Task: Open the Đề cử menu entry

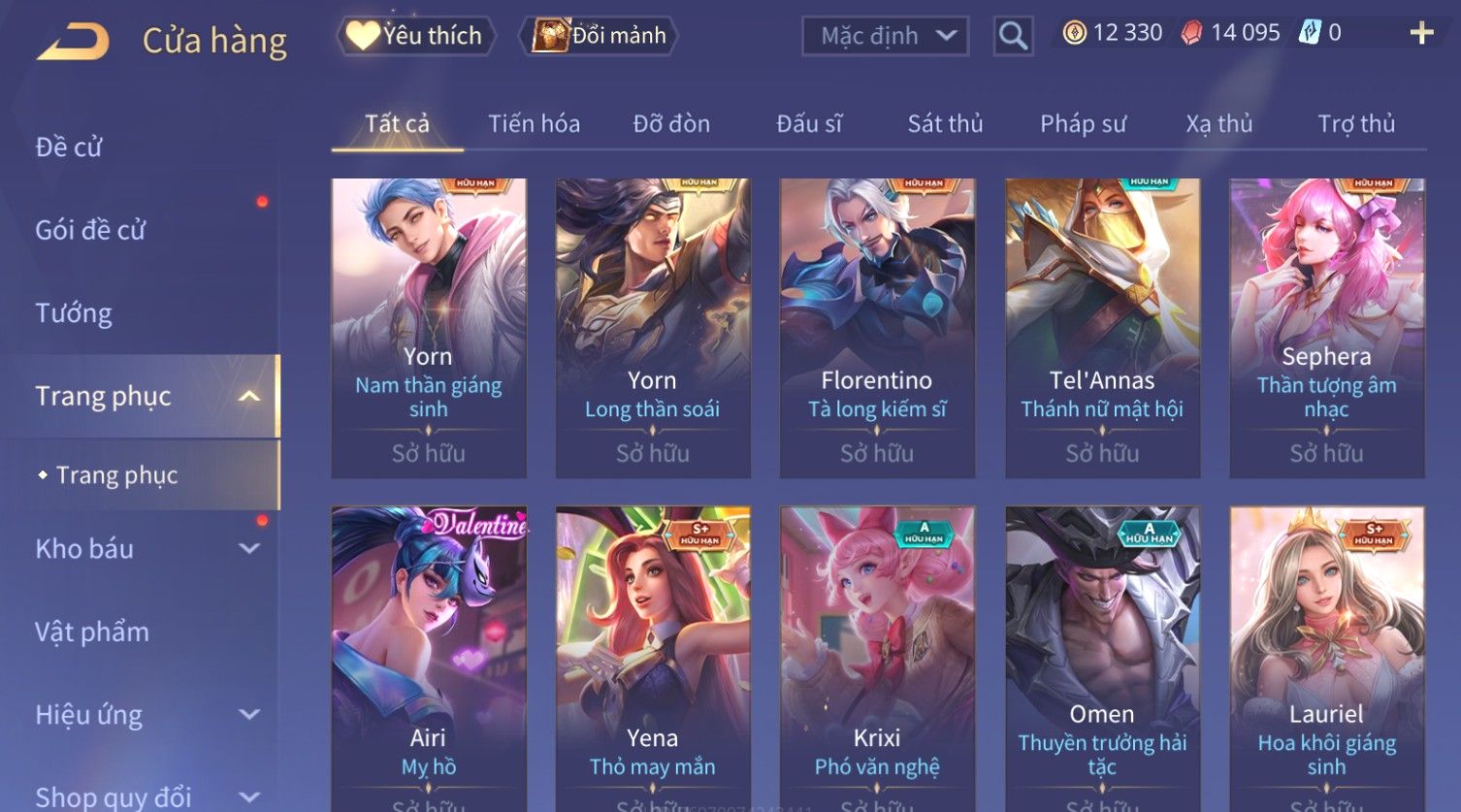Action: click(69, 147)
